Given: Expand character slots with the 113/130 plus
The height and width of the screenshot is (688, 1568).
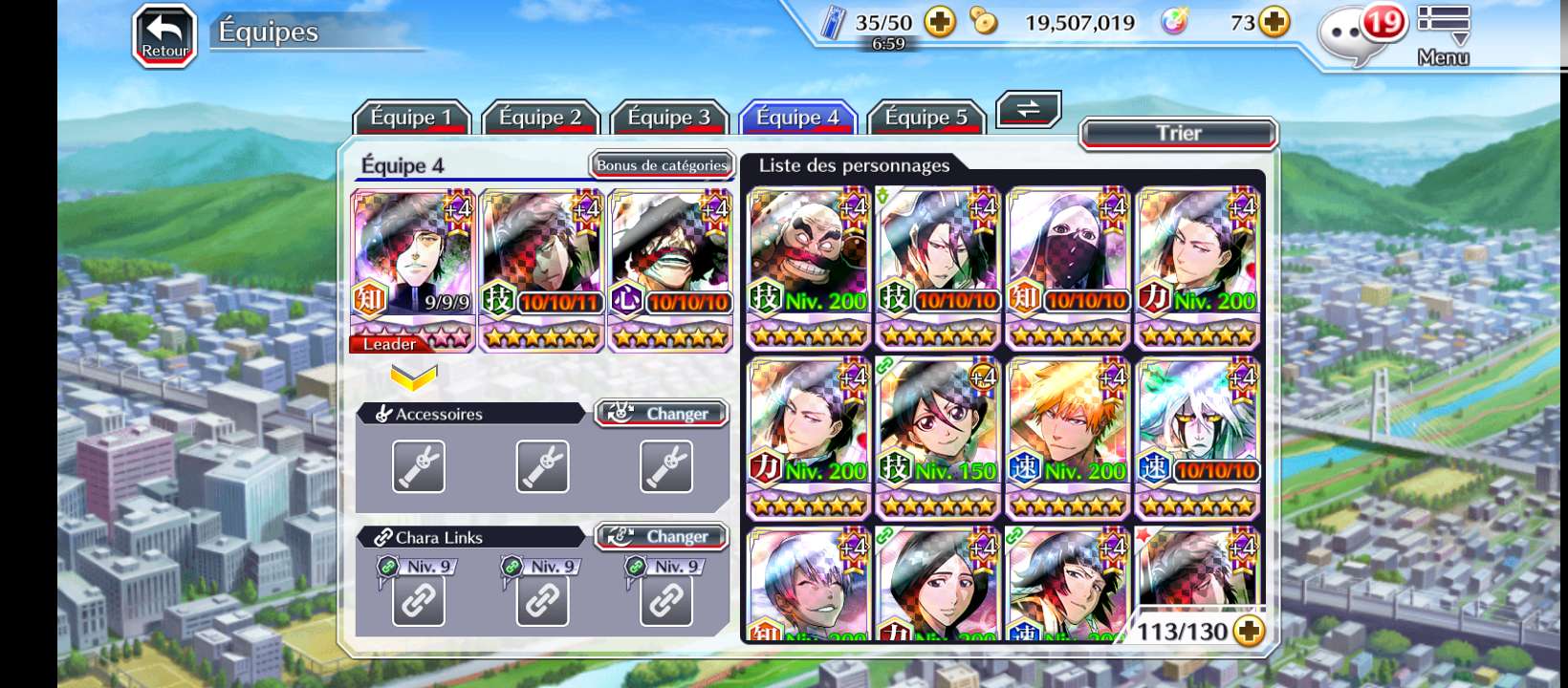Looking at the screenshot, I should [x=1249, y=631].
